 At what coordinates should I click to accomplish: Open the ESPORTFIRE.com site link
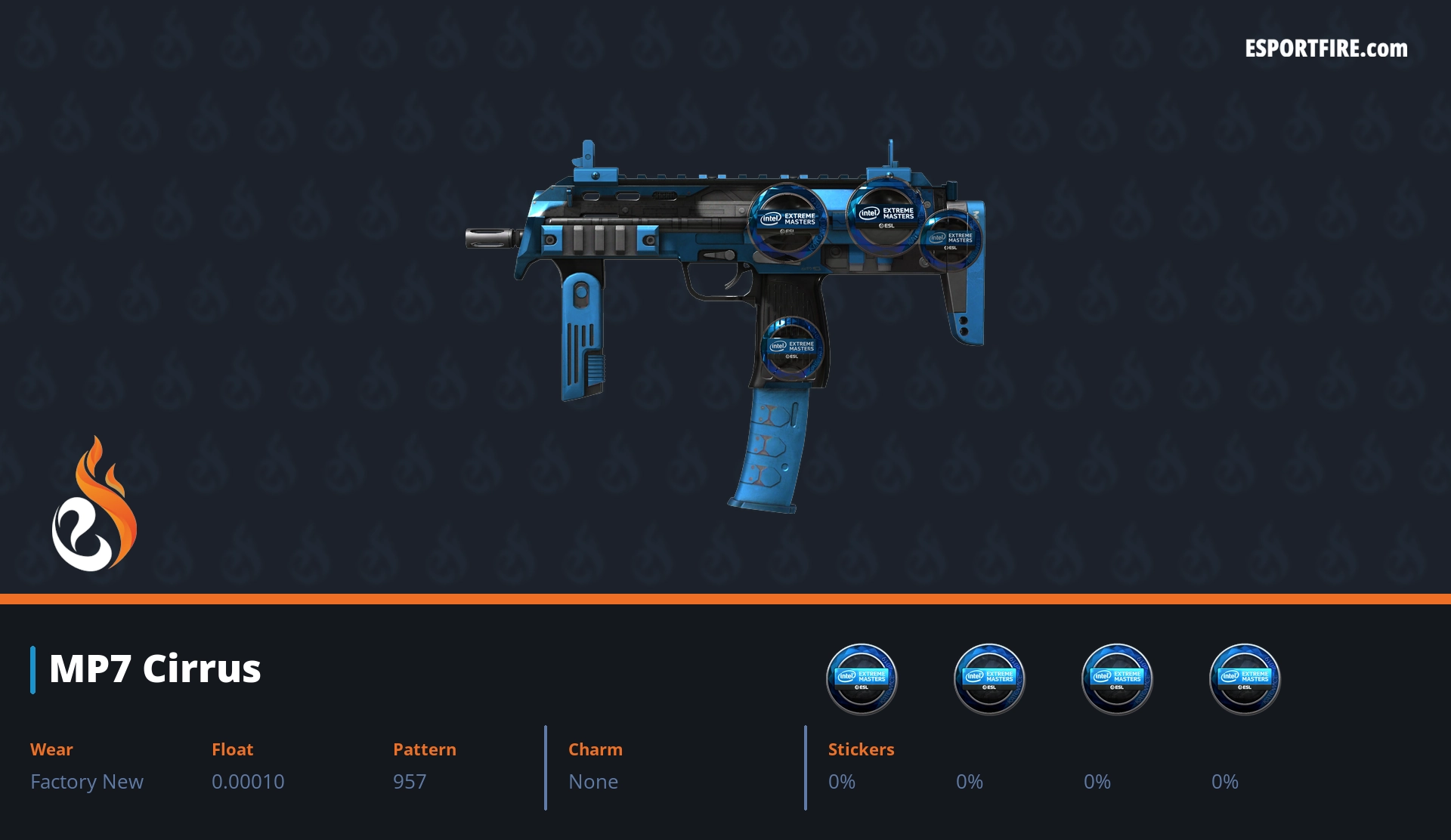coord(1326,49)
